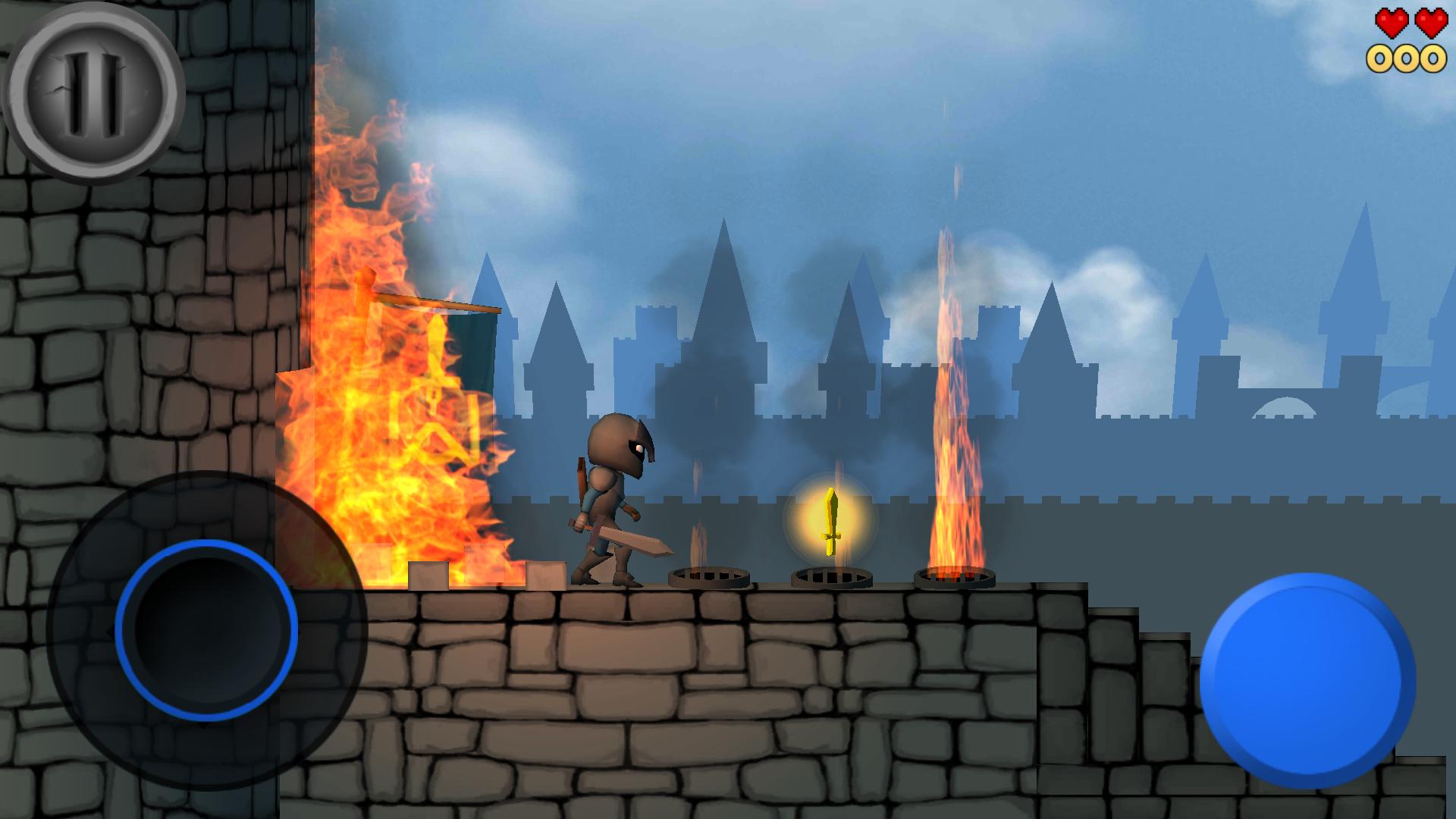
Task: Tap the pause button top left
Action: [x=95, y=91]
